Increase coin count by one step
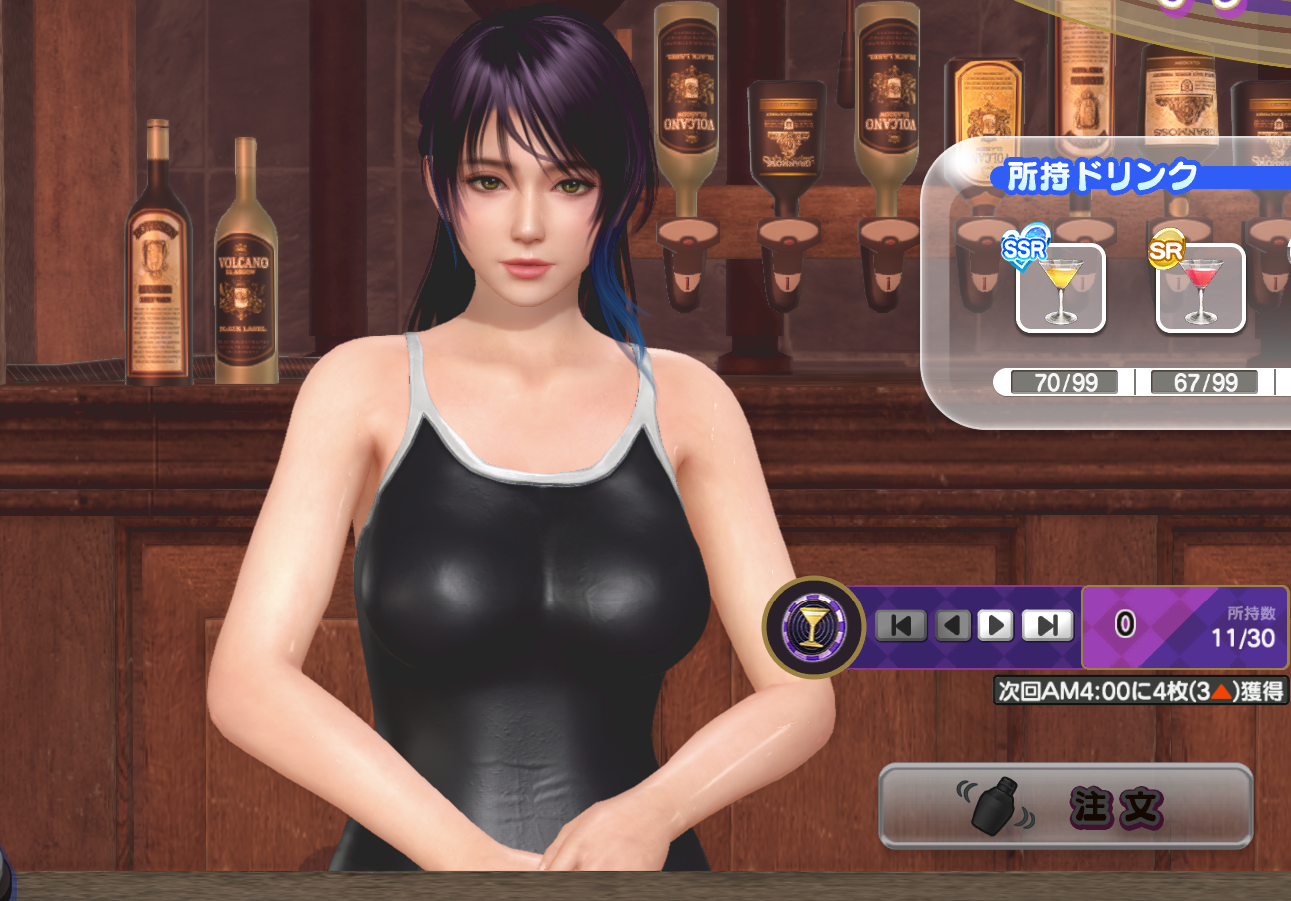 tap(995, 626)
